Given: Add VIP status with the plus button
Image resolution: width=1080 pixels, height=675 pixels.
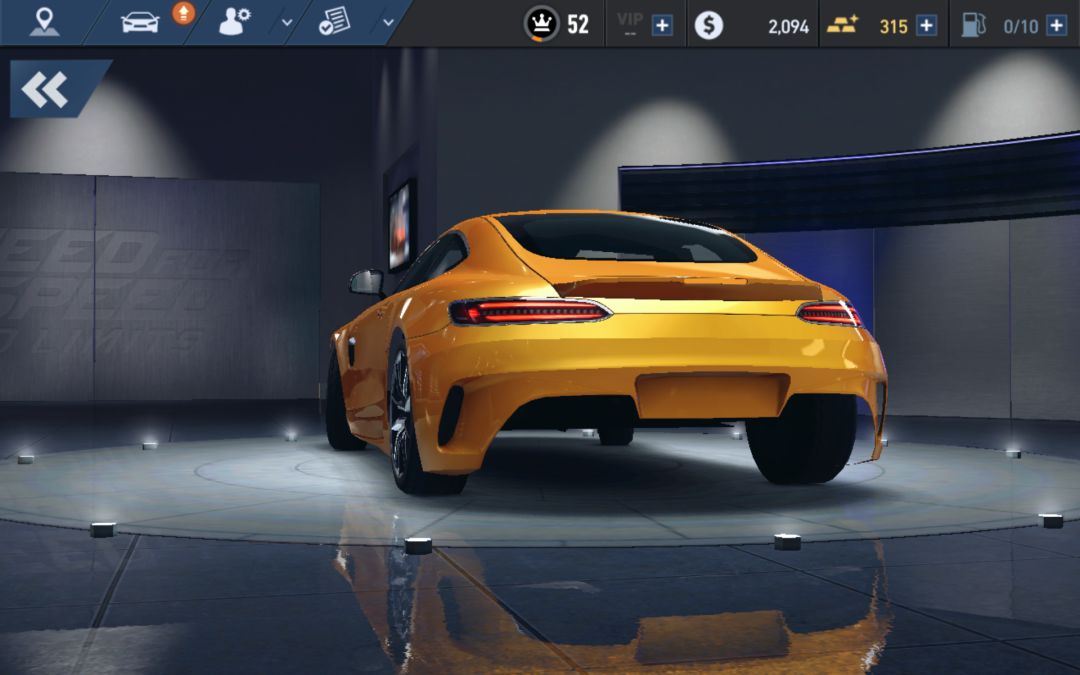Looking at the screenshot, I should pos(662,25).
